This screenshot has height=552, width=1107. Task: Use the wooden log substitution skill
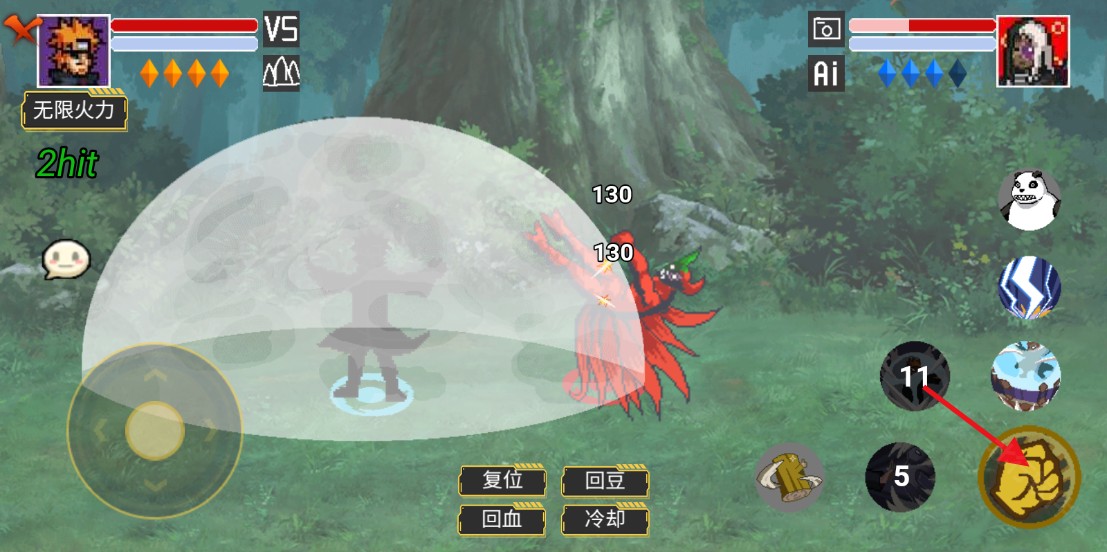[789, 477]
